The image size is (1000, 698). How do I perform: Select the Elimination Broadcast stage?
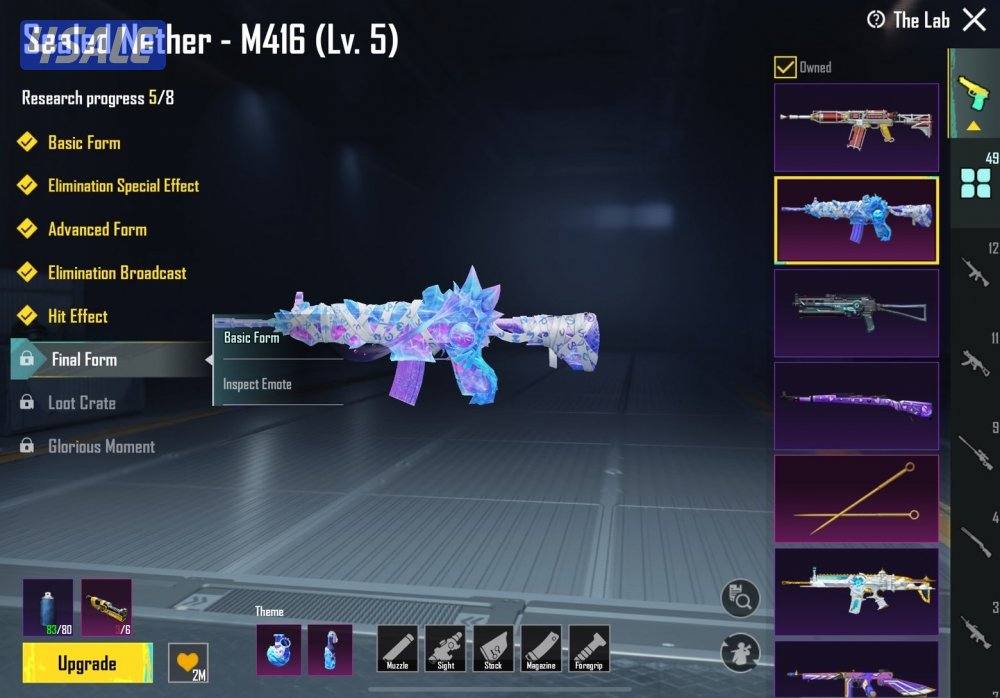117,273
